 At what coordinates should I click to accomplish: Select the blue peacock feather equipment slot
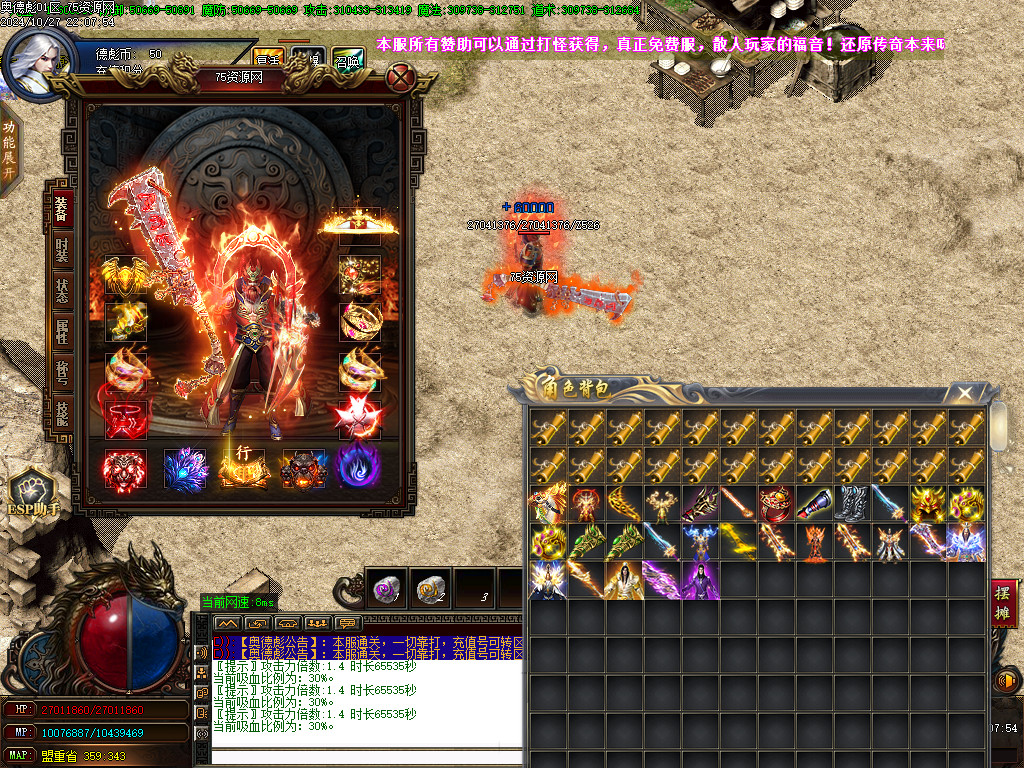tap(184, 468)
